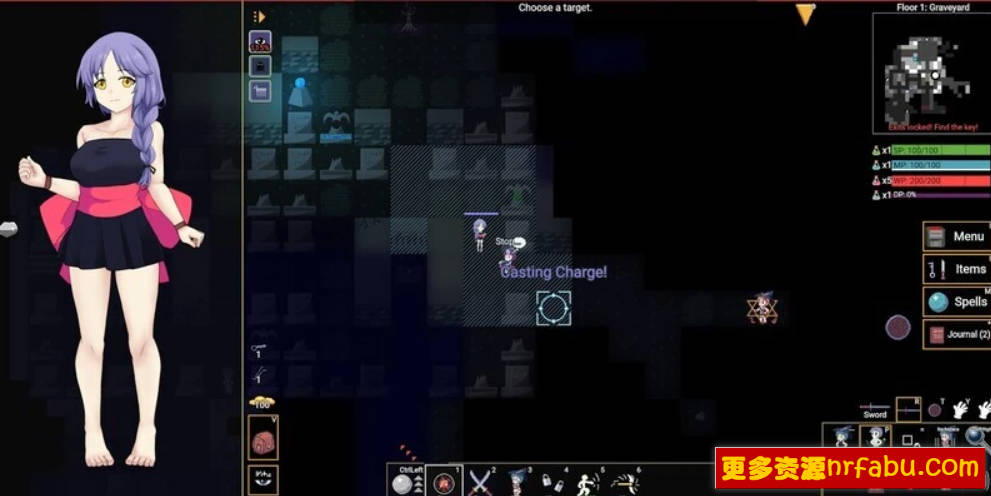The image size is (991, 496).
Task: Click the eye status icon at top left
Action: (260, 42)
